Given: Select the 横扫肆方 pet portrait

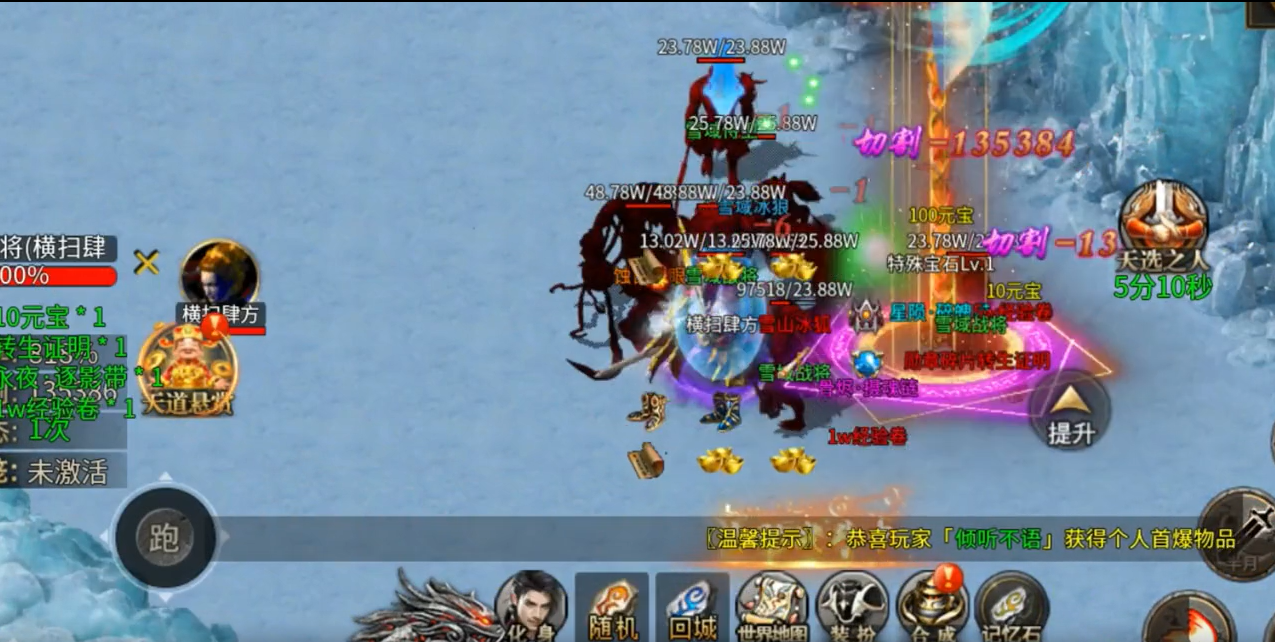Looking at the screenshot, I should 219,276.
